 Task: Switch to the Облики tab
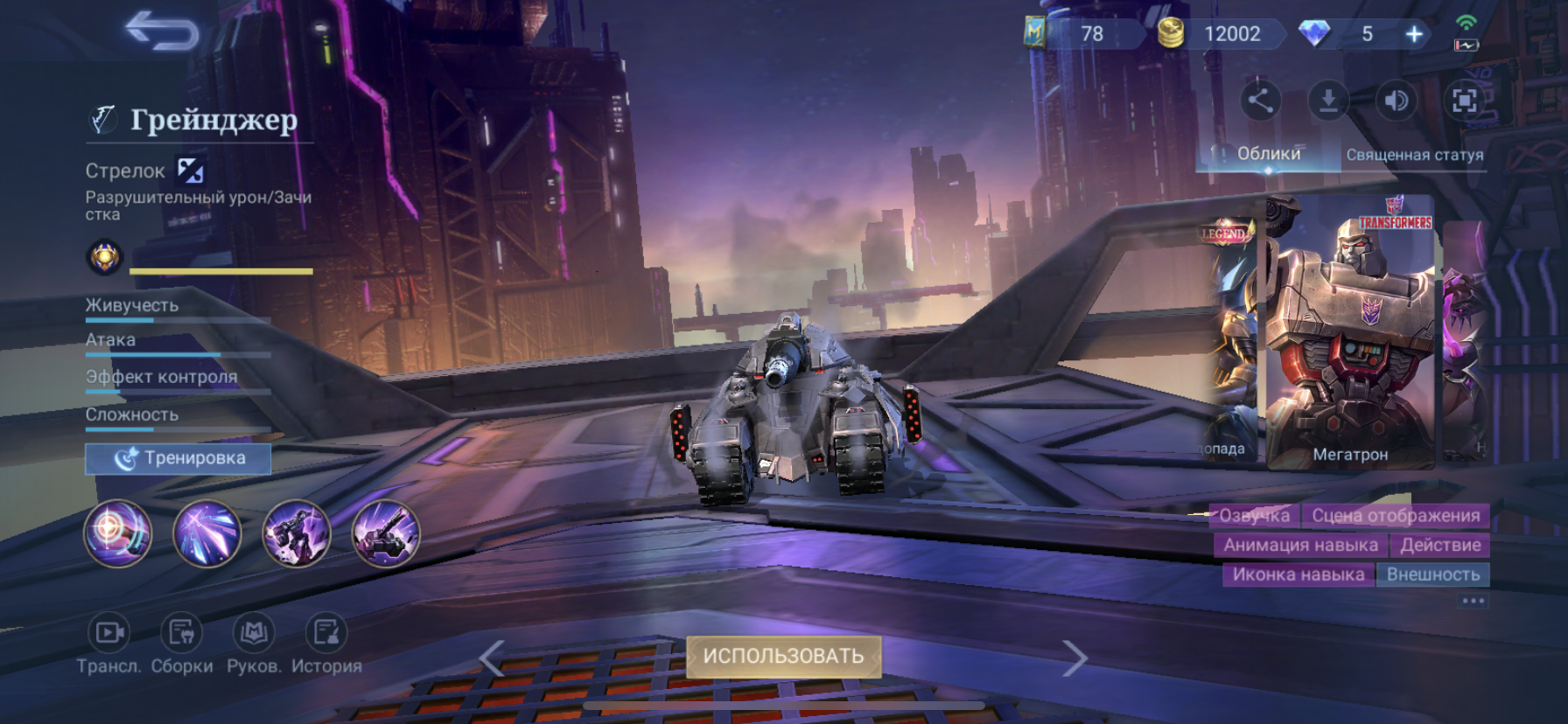[1268, 154]
